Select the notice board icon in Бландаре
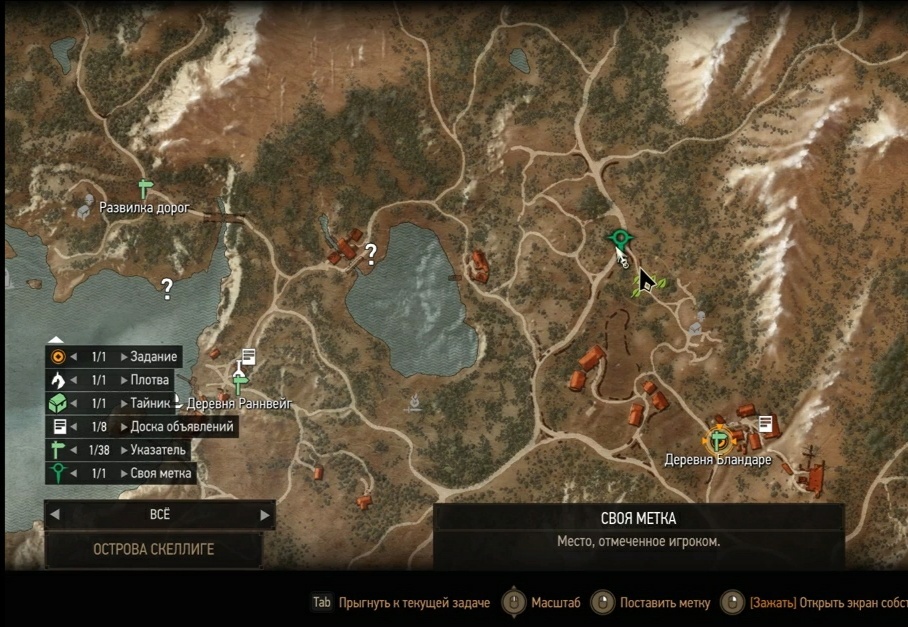 pos(766,424)
